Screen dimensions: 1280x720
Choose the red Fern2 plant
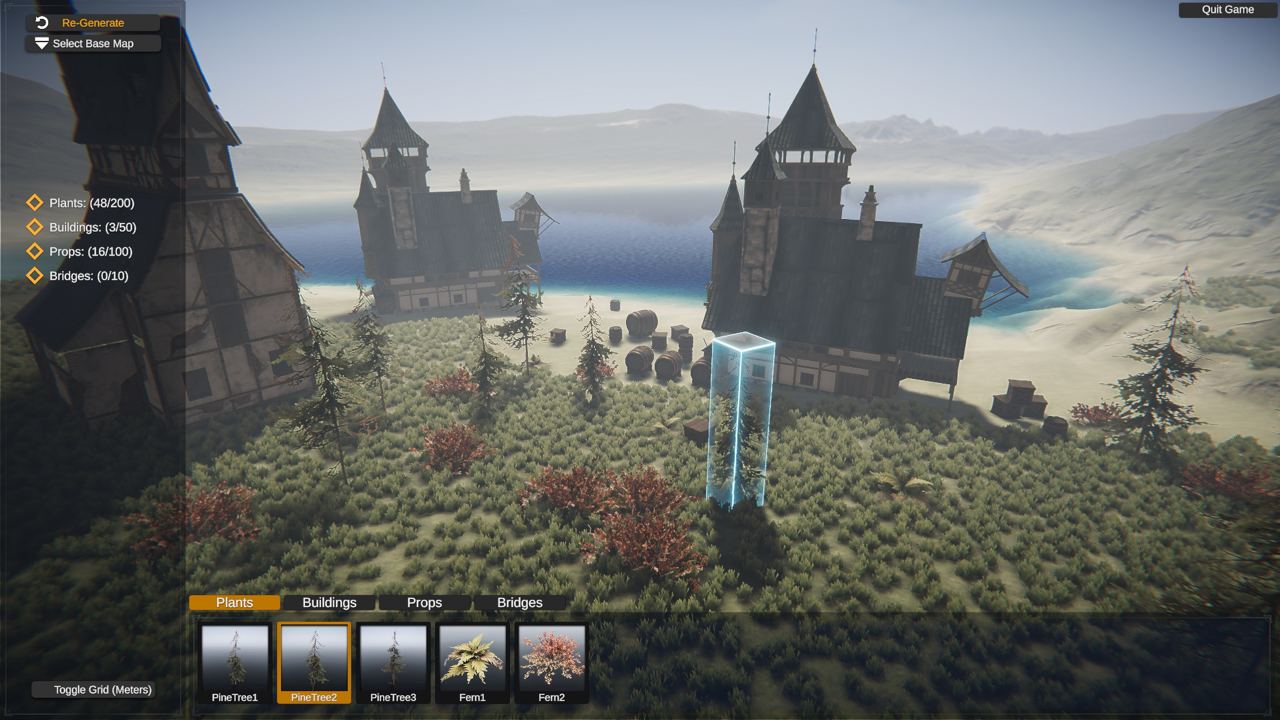[x=551, y=663]
